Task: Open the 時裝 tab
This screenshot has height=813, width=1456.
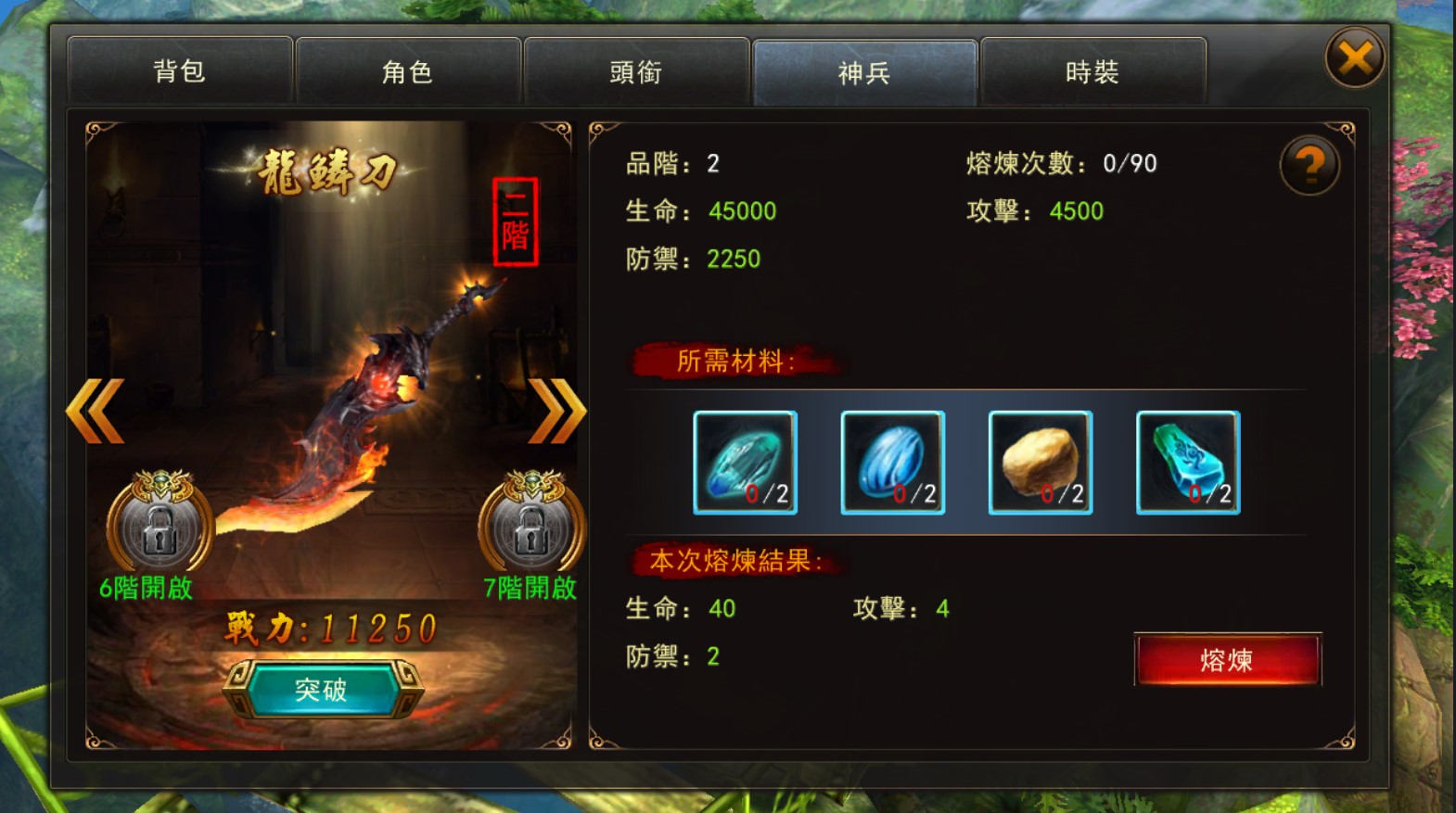Action: (1095, 70)
